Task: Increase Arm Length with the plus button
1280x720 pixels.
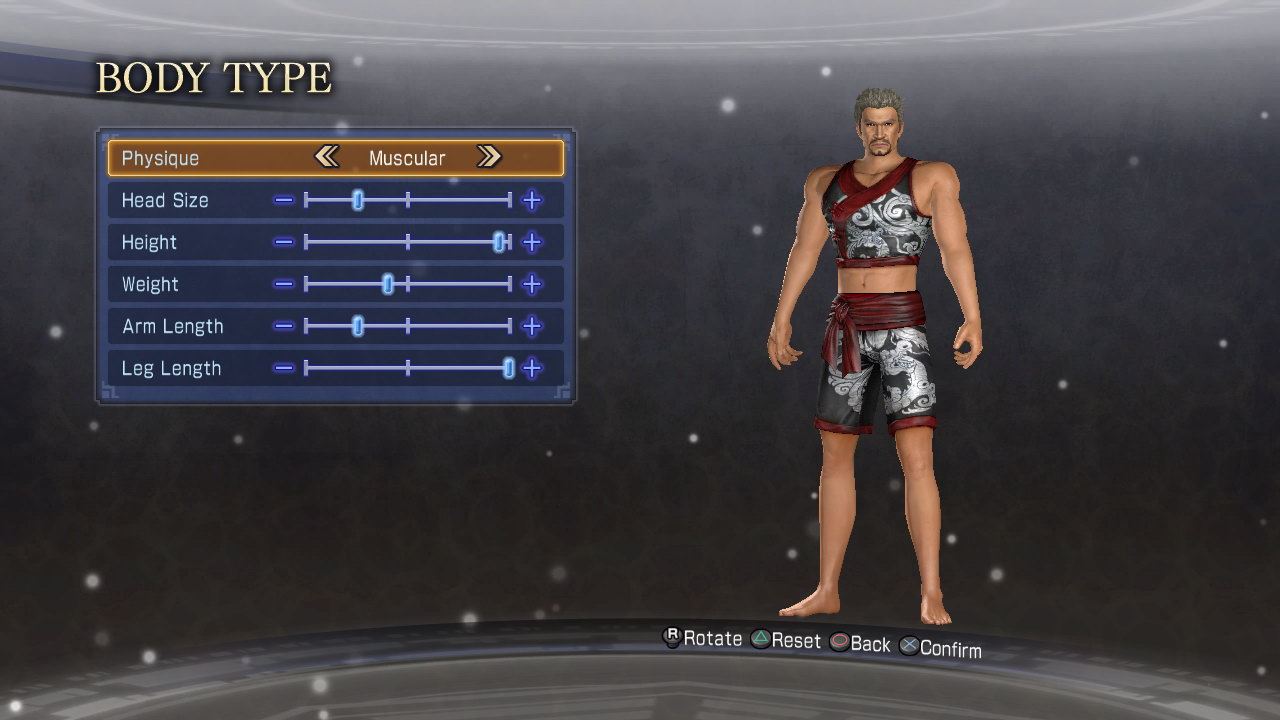Action: tap(532, 326)
